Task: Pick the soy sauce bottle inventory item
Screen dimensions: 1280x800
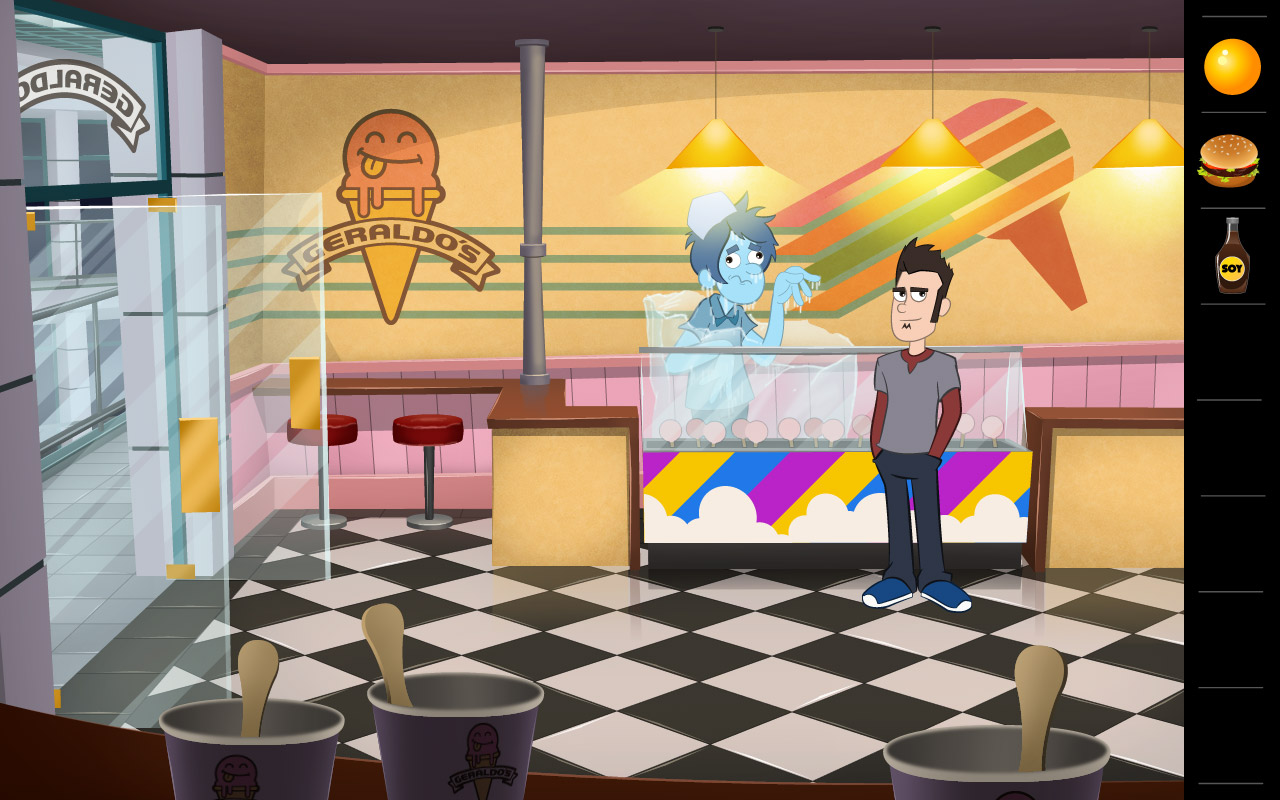Action: point(1232,258)
